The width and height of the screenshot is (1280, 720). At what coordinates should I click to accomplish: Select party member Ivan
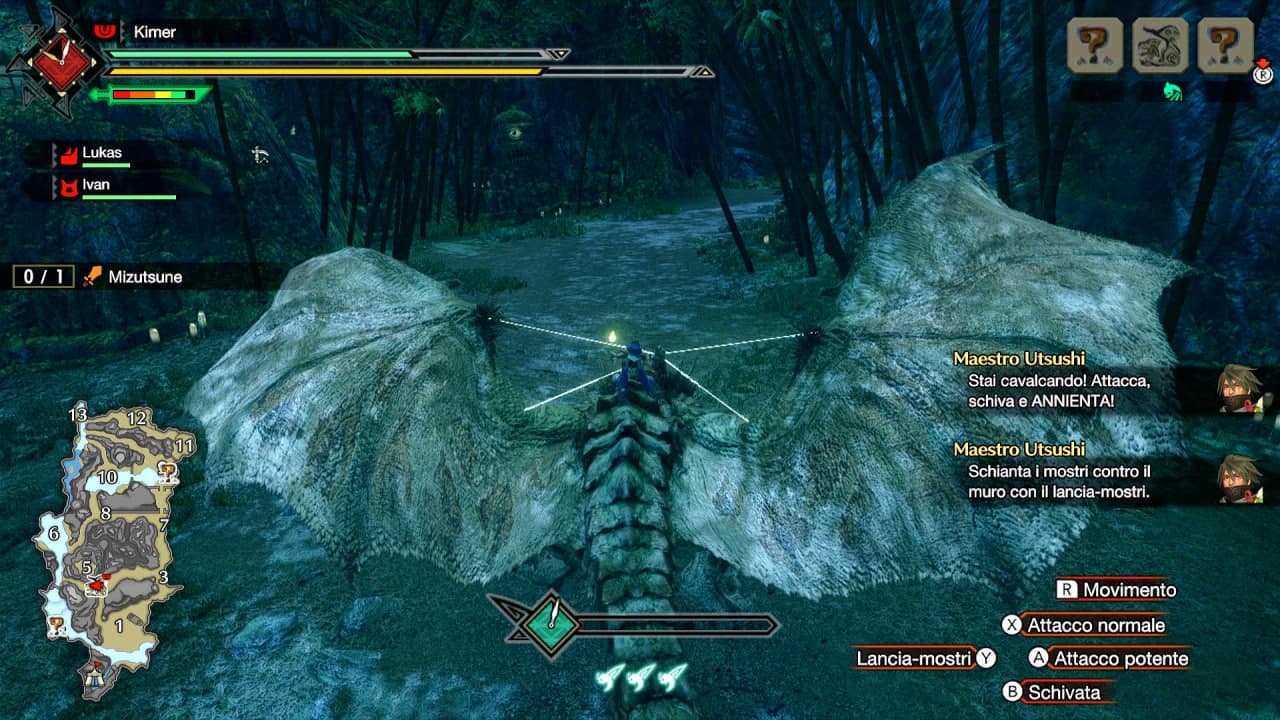click(x=96, y=185)
